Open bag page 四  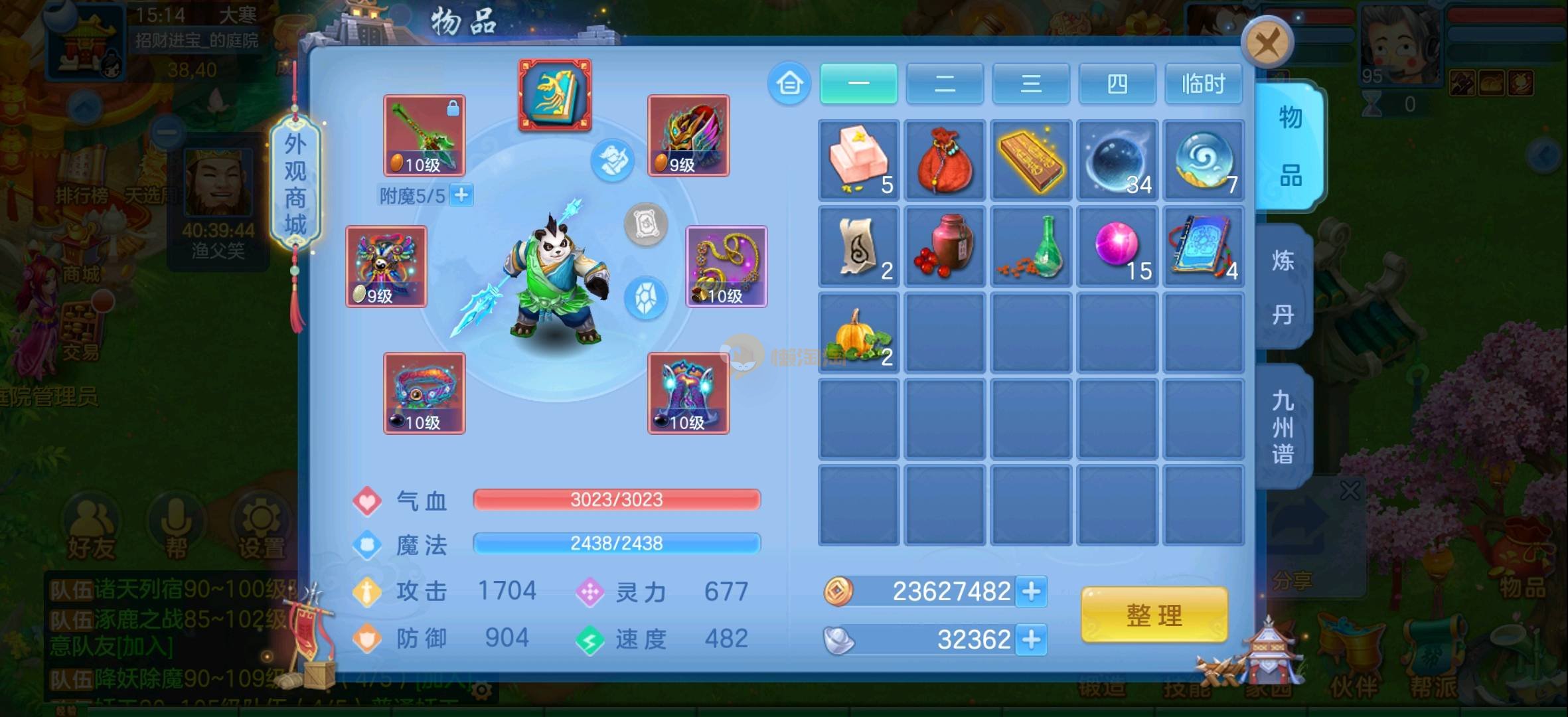coord(1117,84)
